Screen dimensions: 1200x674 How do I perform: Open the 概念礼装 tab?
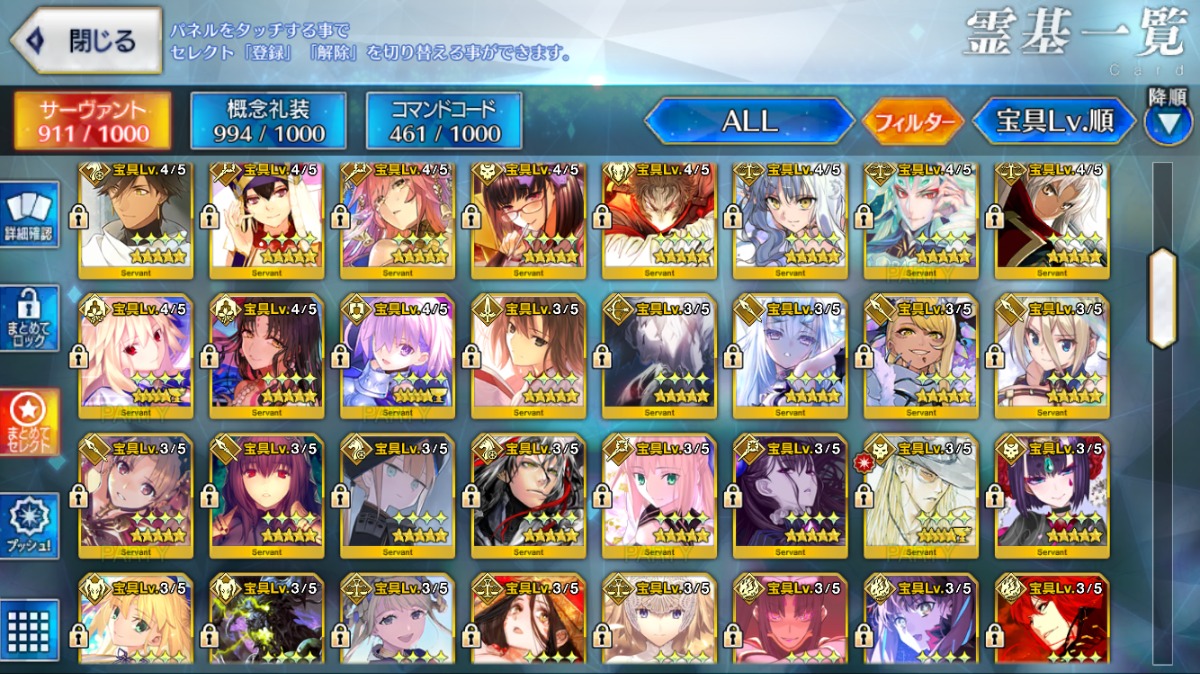tap(268, 121)
